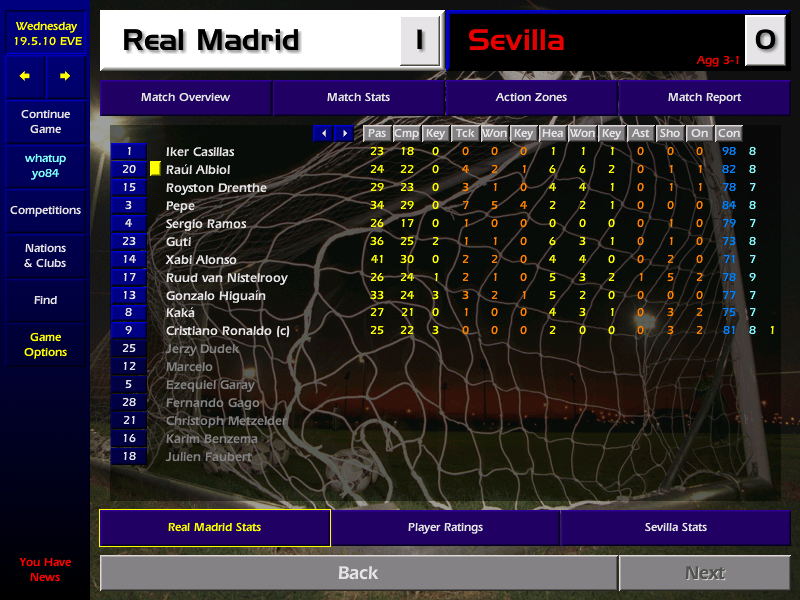
Task: Open Game Options
Action: pos(45,344)
